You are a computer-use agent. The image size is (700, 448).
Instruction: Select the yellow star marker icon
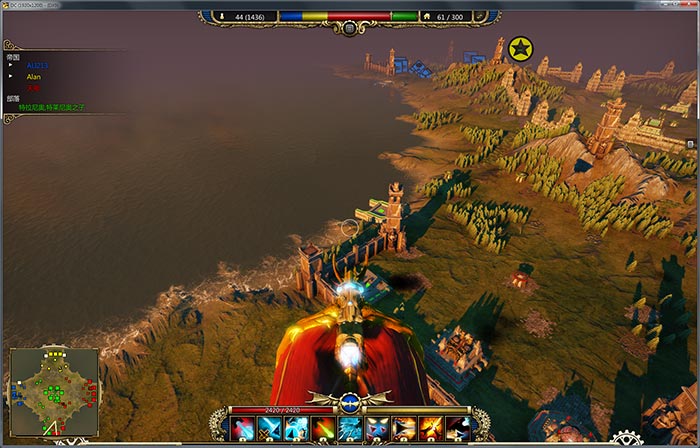520,48
